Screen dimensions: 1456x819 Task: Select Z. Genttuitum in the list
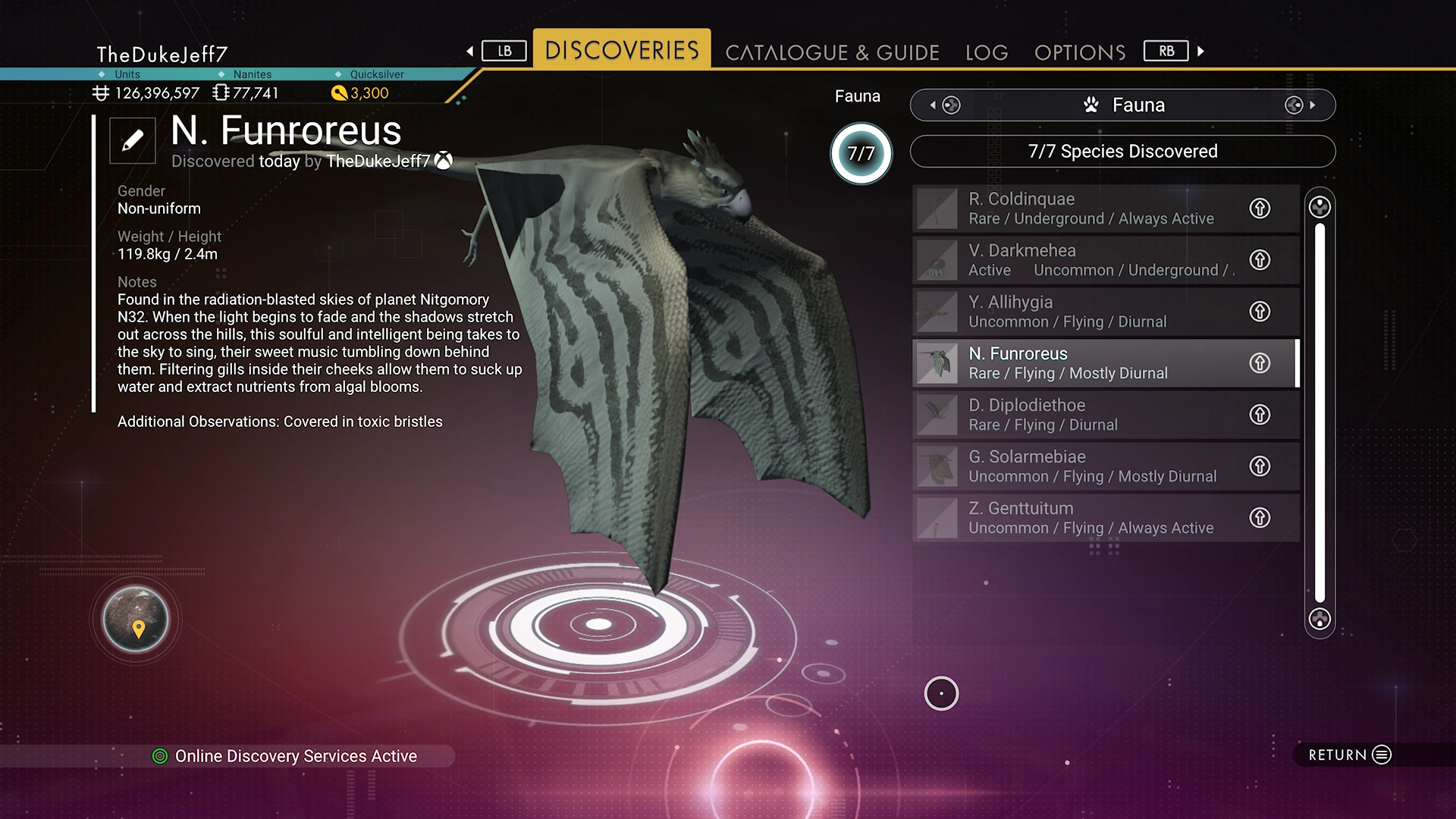[x=1084, y=518]
